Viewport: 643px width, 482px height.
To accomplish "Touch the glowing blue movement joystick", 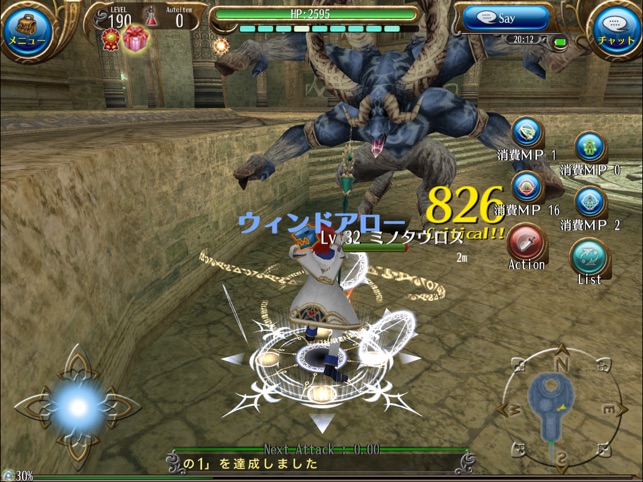I will [x=77, y=405].
